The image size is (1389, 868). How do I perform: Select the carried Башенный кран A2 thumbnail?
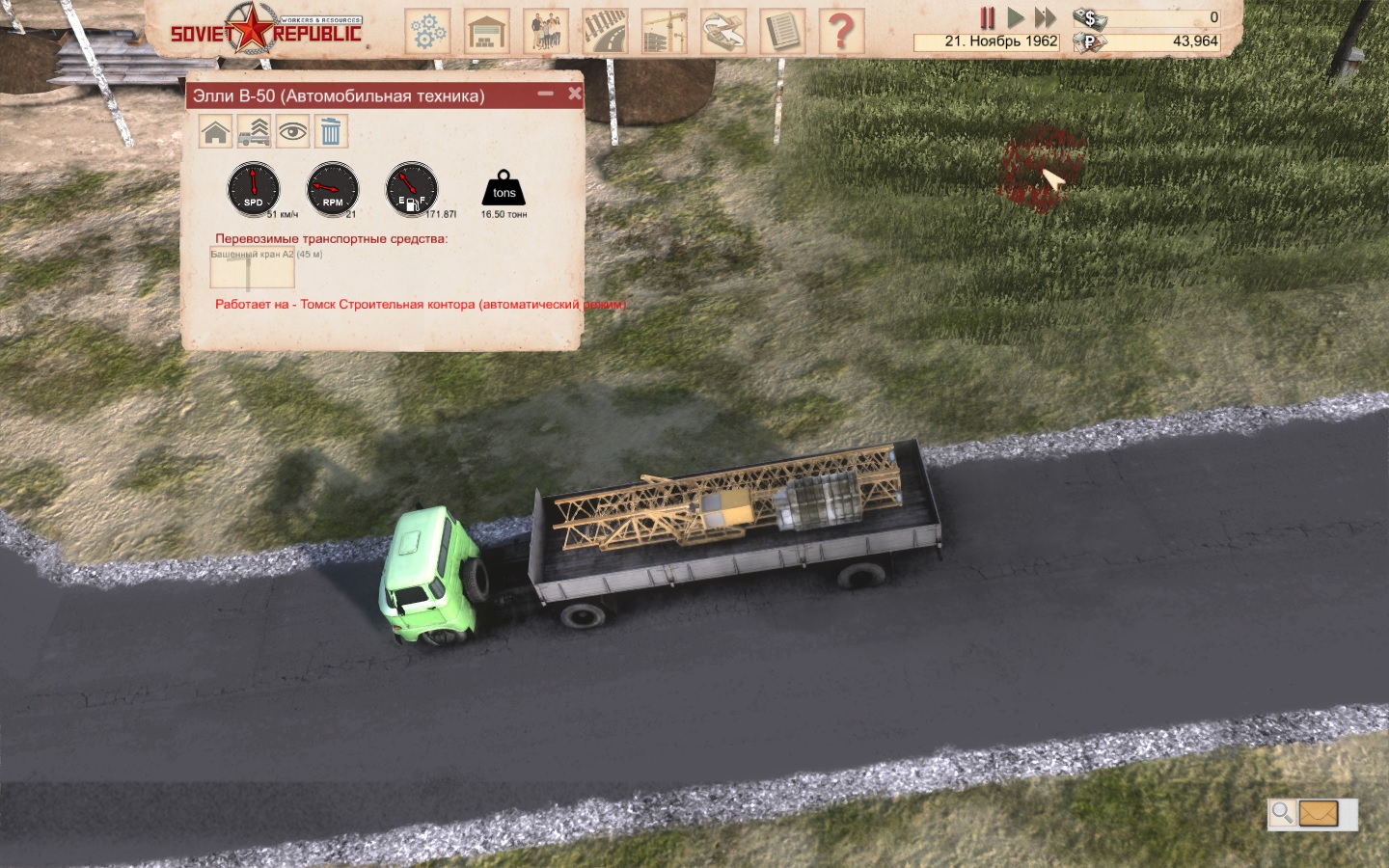[252, 269]
